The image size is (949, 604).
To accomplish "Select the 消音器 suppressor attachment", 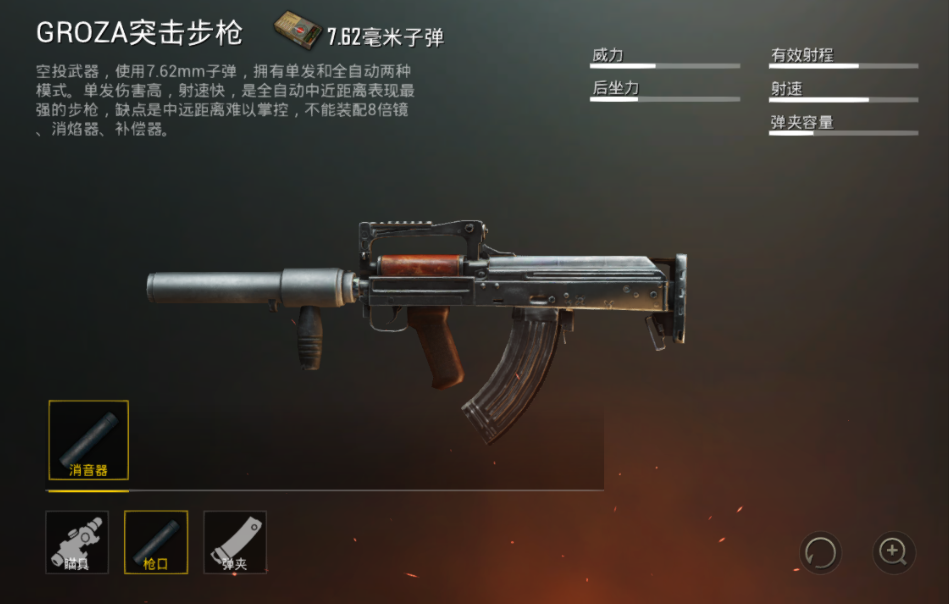I will [88, 440].
